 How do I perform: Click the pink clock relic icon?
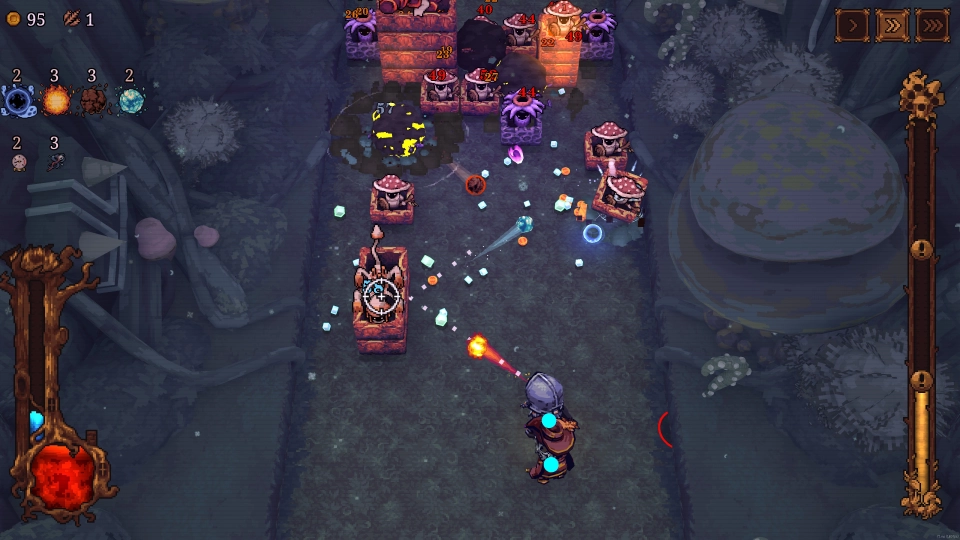click(18, 162)
